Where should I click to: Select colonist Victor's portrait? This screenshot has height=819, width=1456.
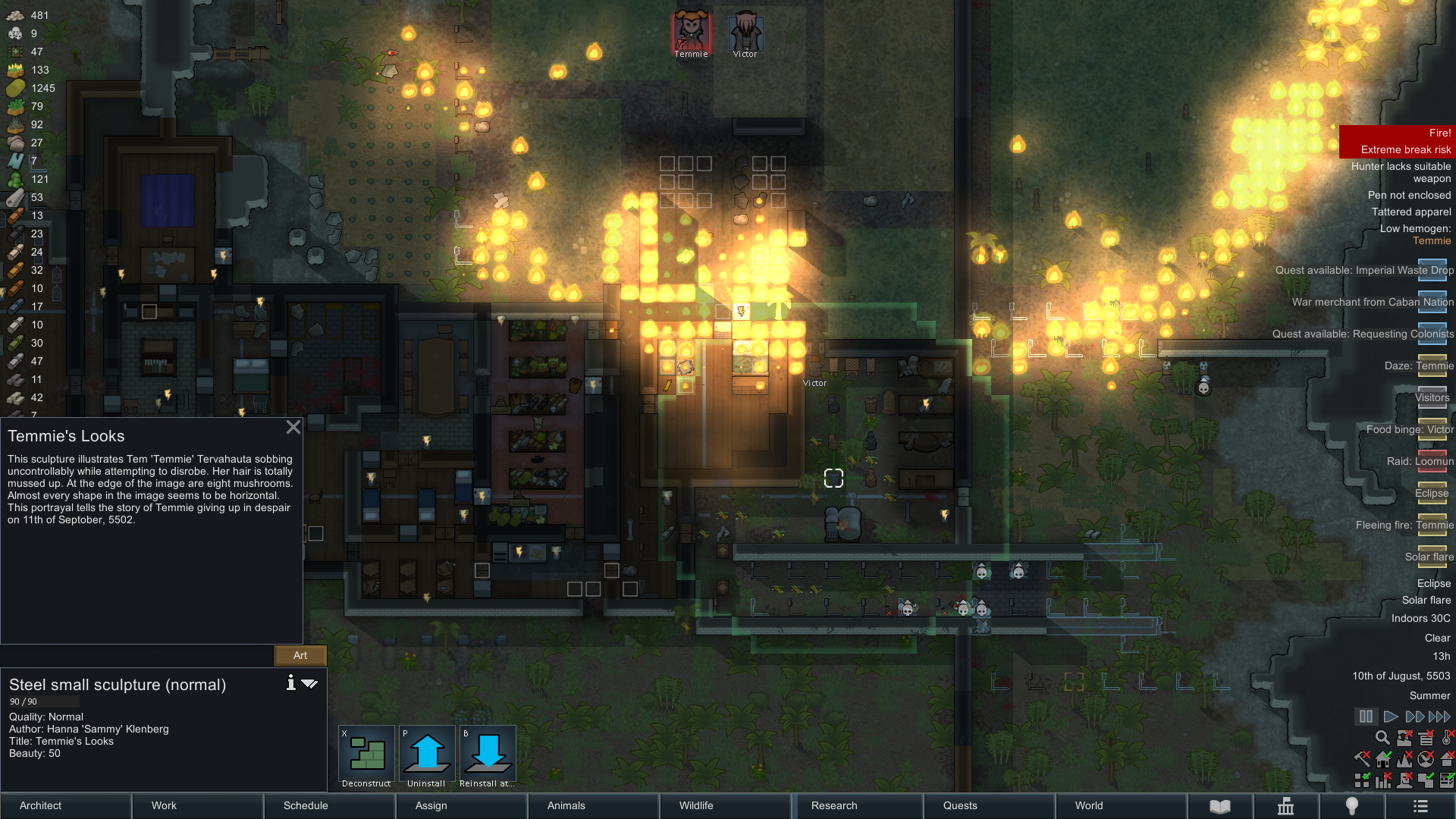[x=745, y=32]
